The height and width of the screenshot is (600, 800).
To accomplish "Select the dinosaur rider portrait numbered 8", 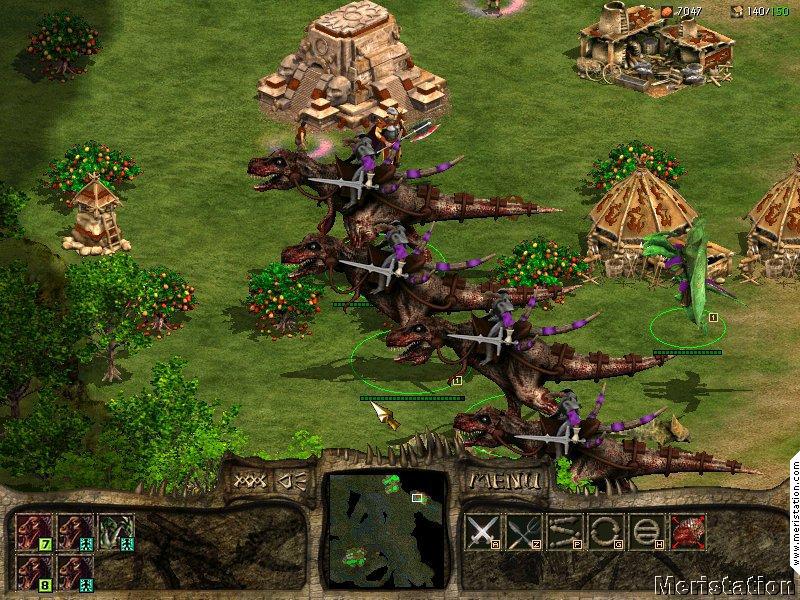I will [32, 572].
